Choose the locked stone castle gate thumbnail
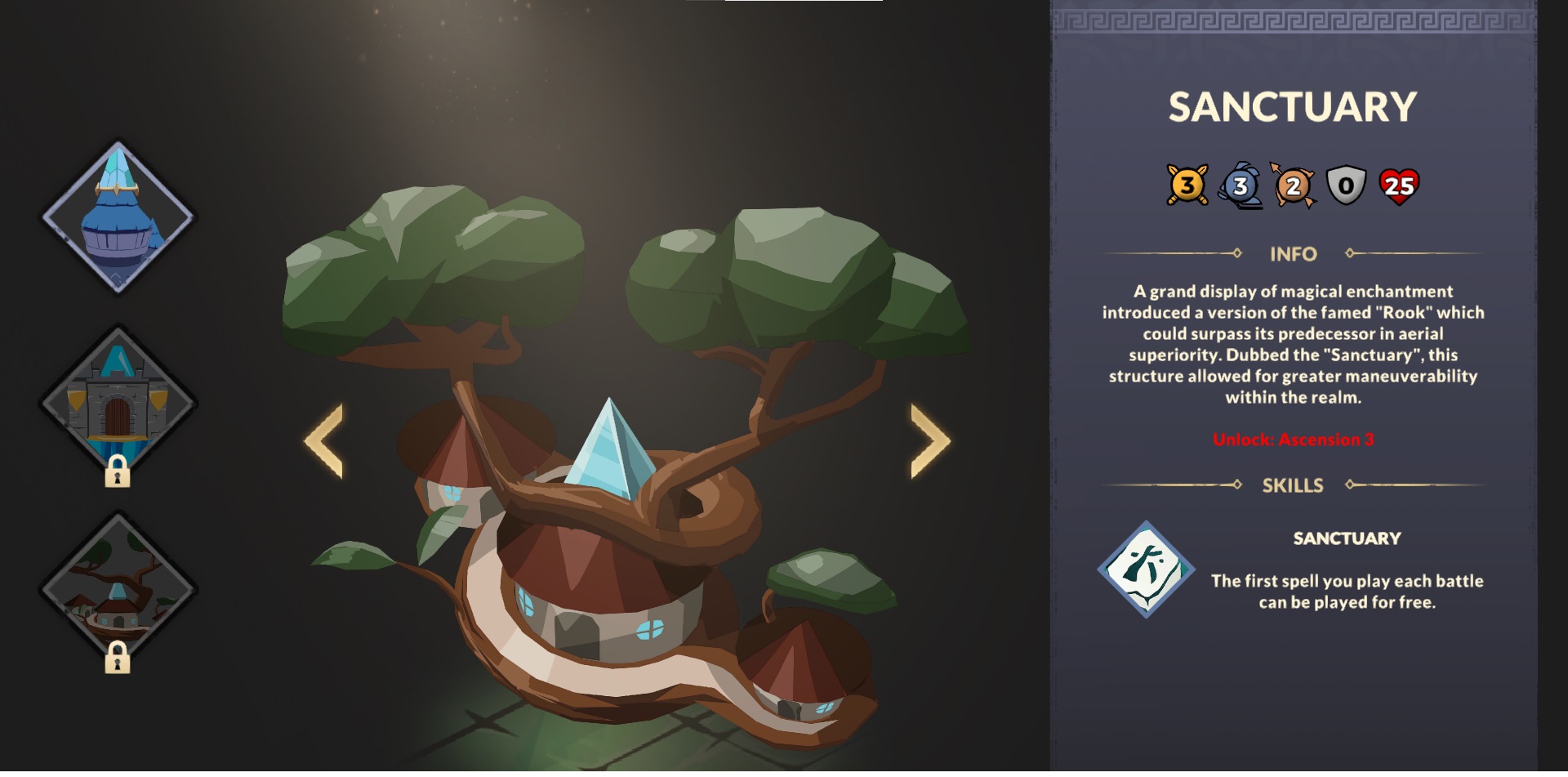The image size is (1568, 777). pos(118,404)
